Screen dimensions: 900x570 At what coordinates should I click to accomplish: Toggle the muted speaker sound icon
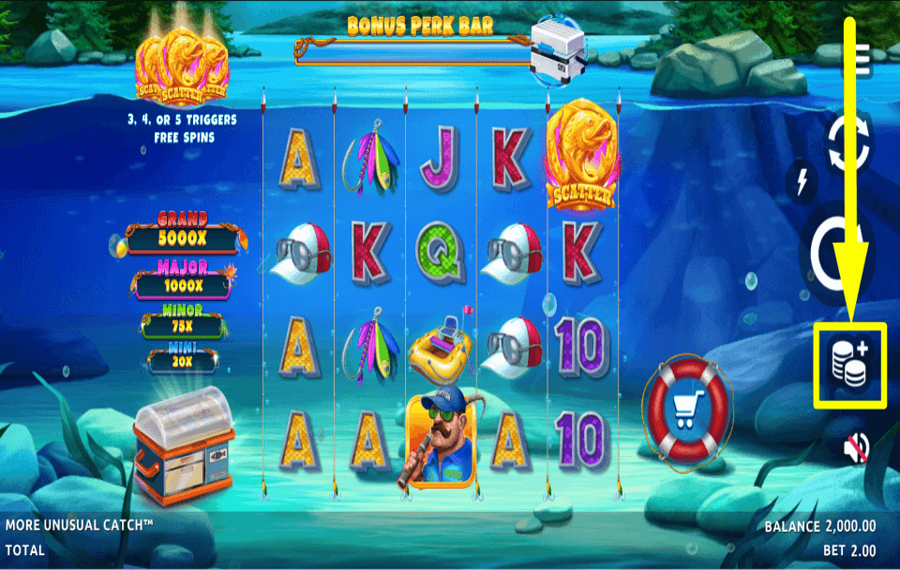(x=855, y=447)
